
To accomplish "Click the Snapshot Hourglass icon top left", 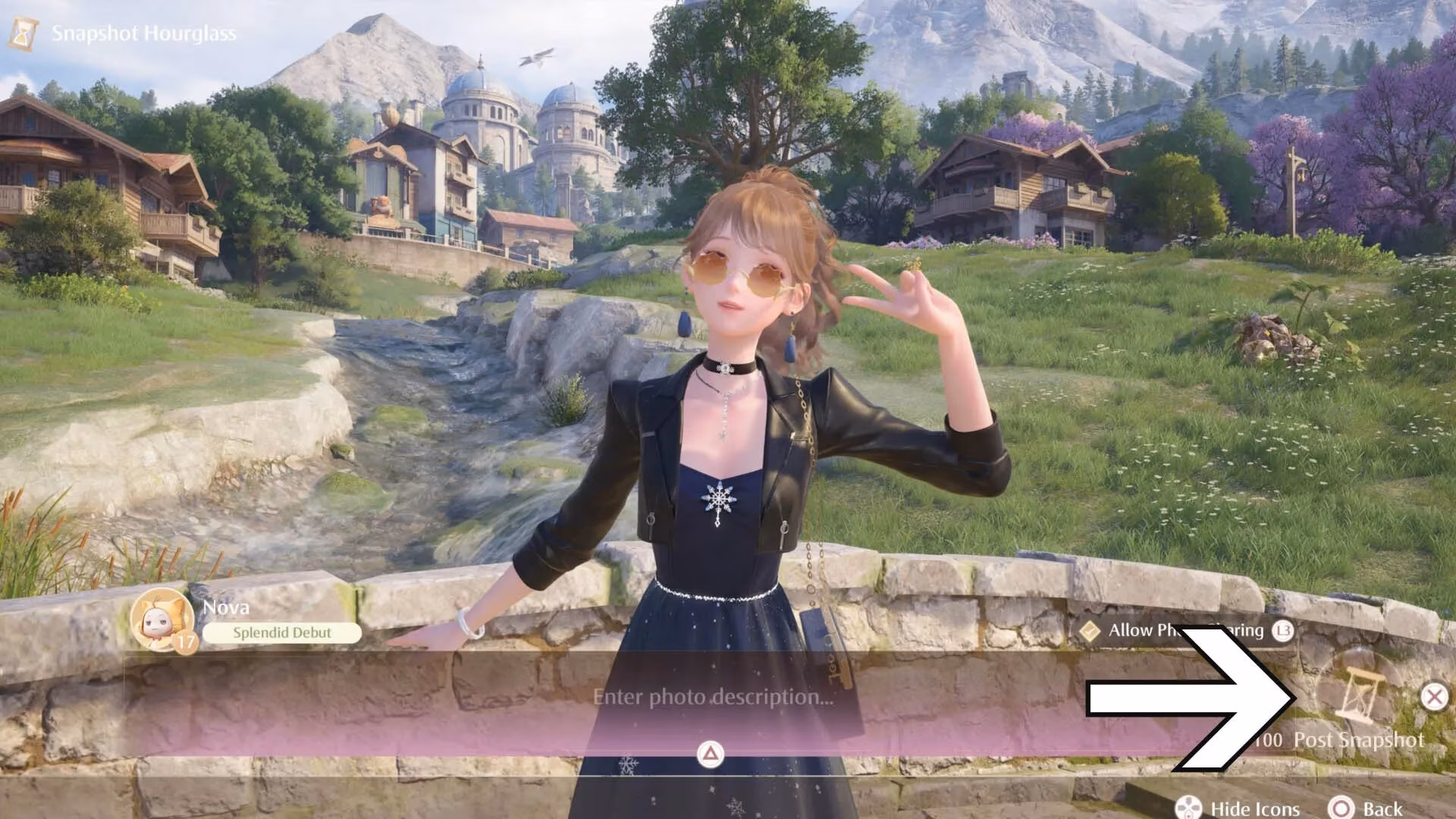I will (x=23, y=32).
